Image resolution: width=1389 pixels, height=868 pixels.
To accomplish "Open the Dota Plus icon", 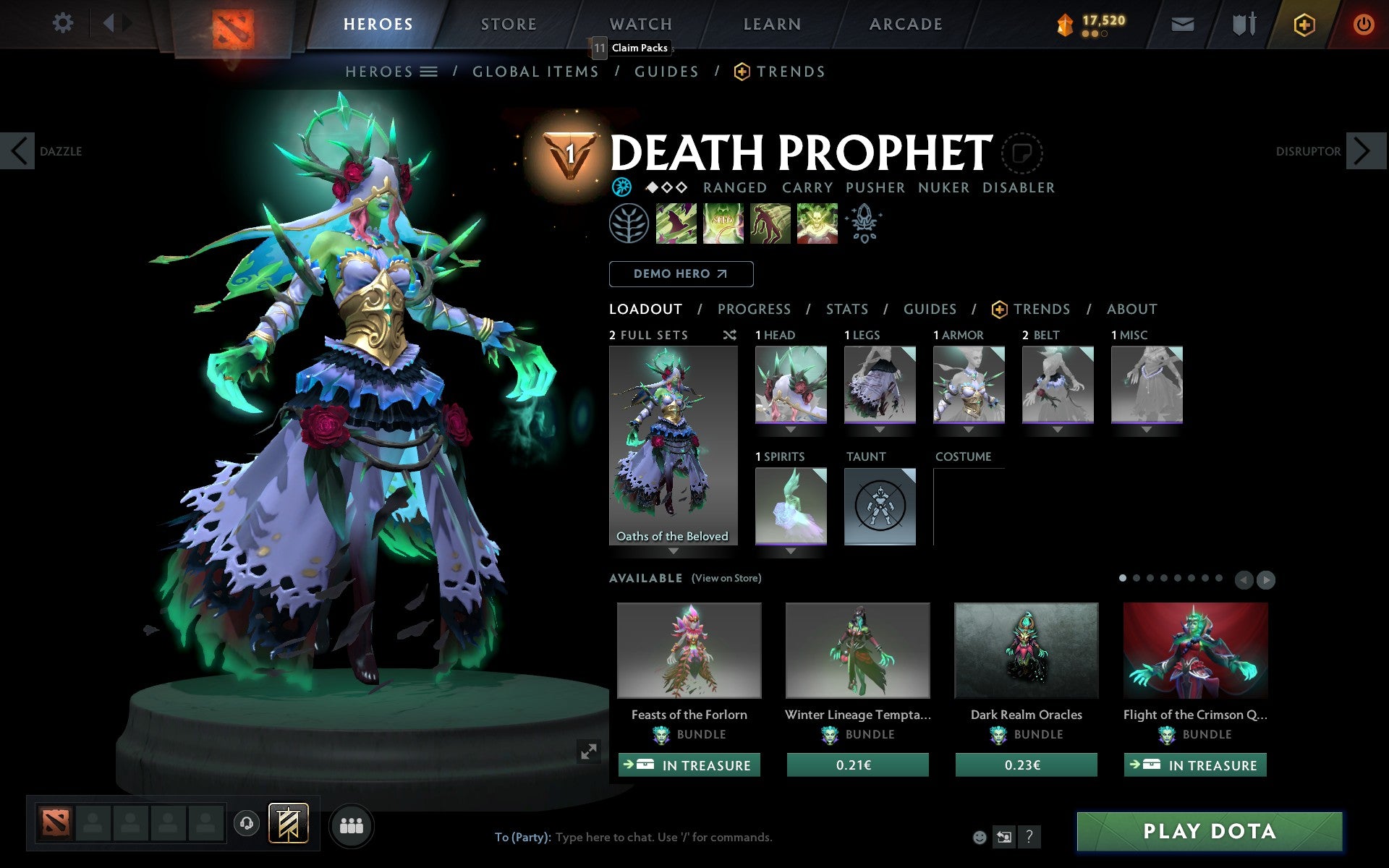I will [1304, 24].
